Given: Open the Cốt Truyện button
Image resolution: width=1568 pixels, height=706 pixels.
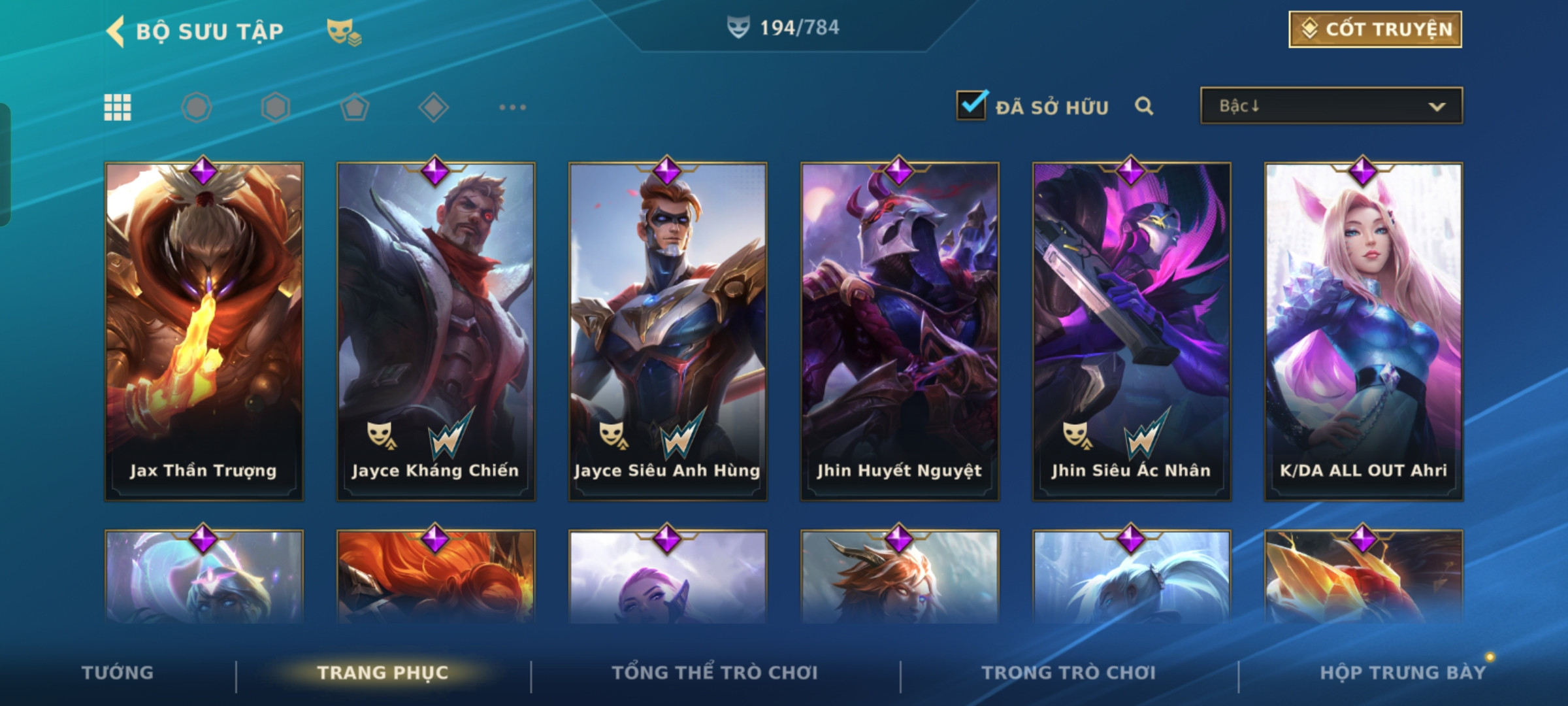Looking at the screenshot, I should click(x=1375, y=29).
